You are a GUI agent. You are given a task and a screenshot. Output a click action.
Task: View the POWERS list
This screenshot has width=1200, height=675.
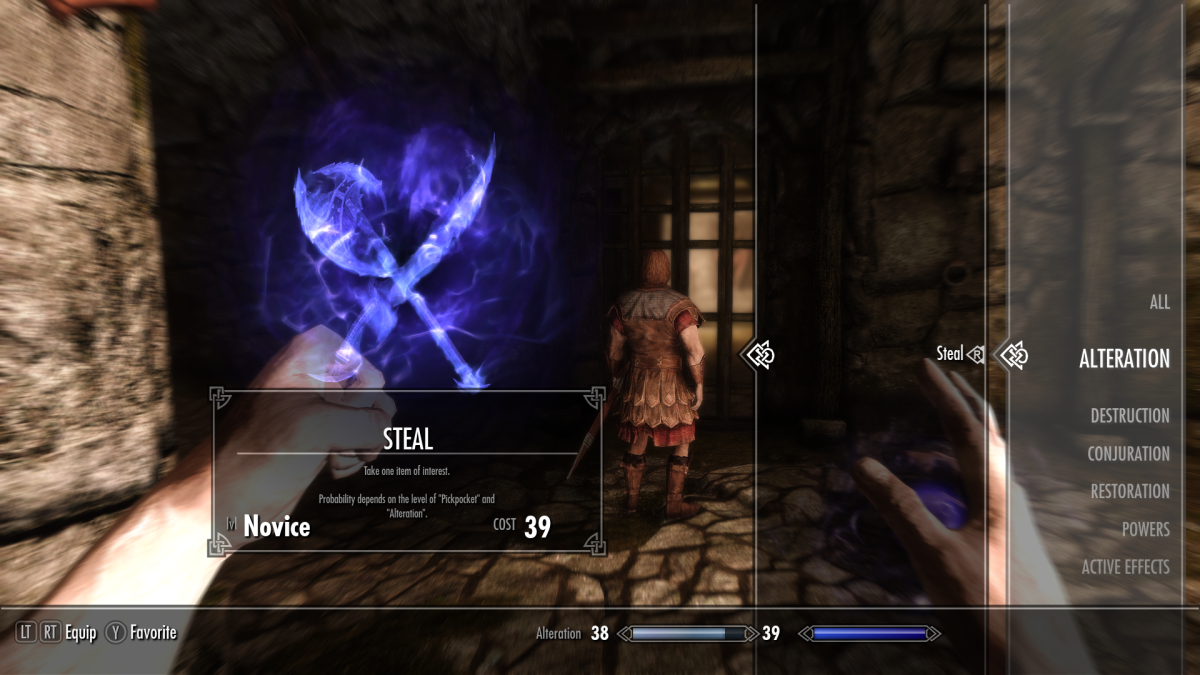pos(1145,530)
